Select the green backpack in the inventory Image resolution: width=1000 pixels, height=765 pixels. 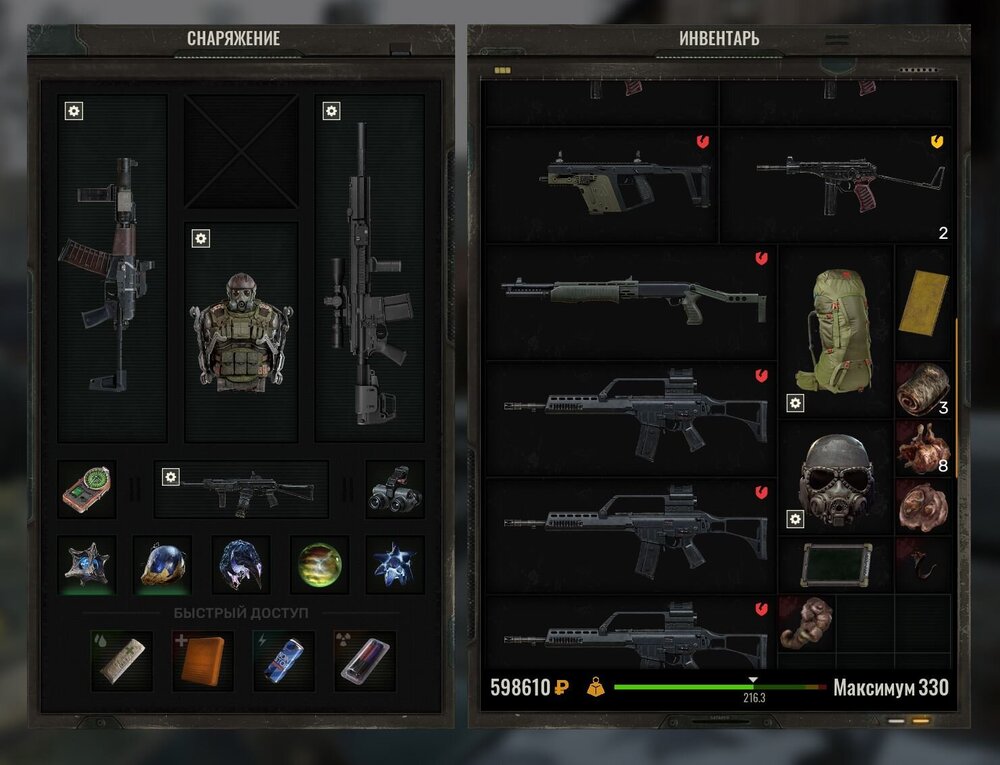tap(834, 328)
